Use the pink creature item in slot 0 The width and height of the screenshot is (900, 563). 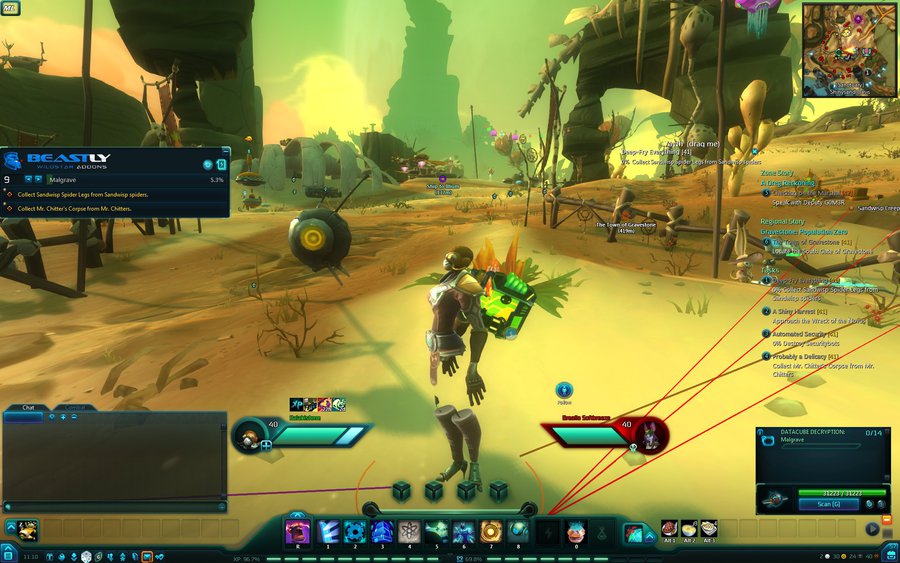[x=575, y=531]
